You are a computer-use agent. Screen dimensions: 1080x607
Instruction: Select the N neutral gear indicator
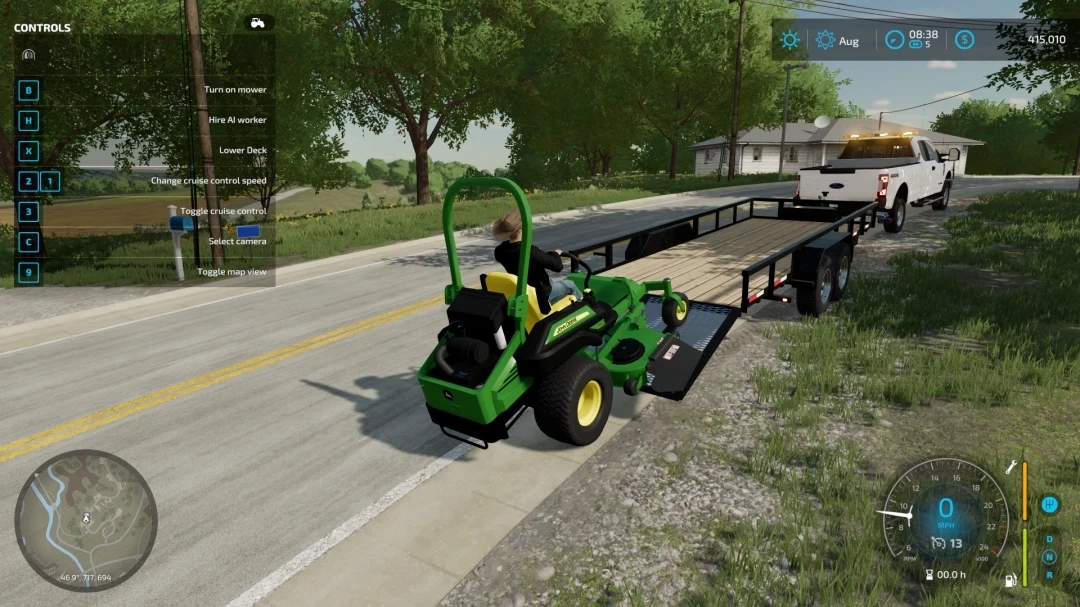click(1049, 557)
